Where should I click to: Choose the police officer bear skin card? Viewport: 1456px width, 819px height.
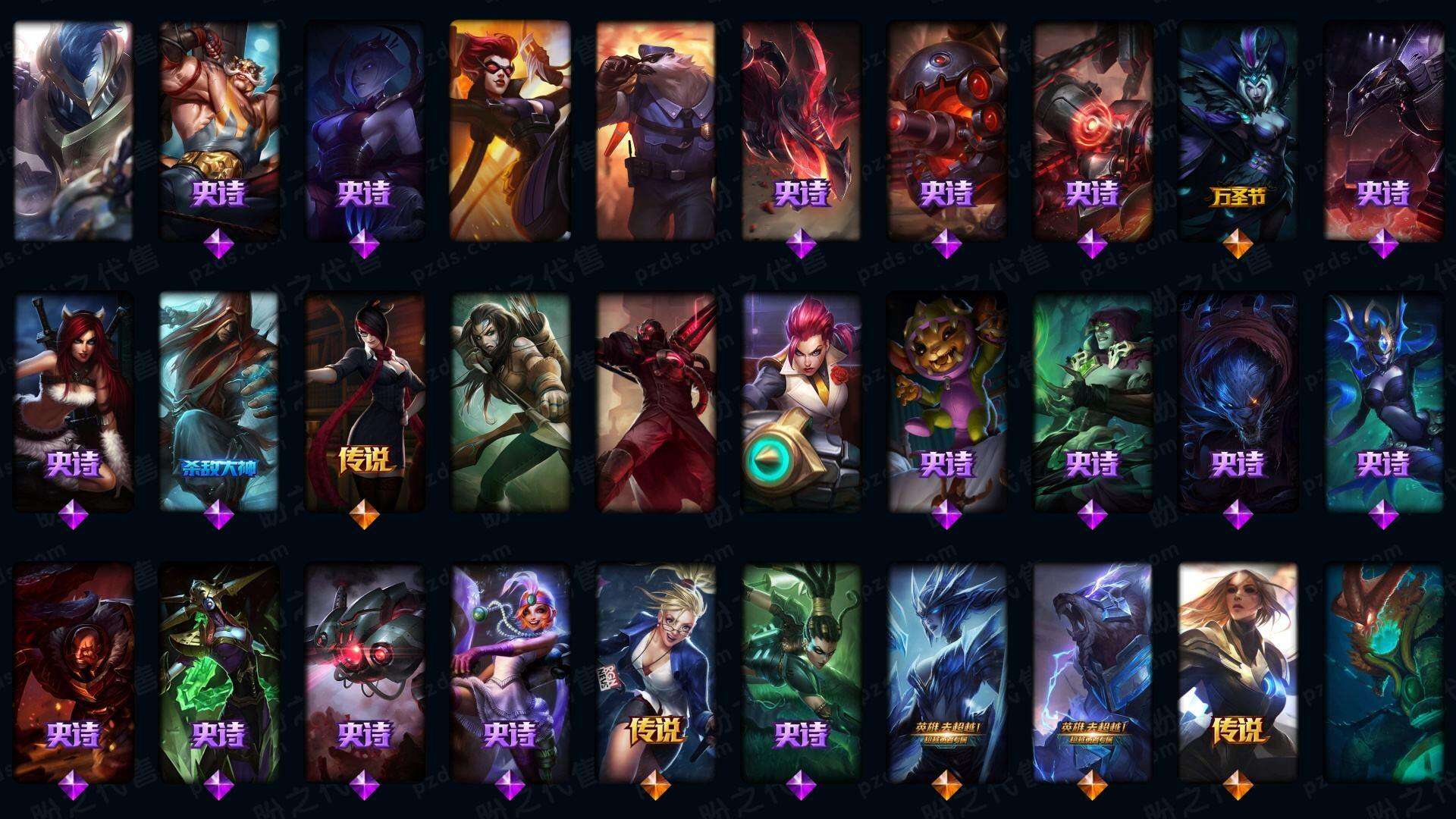(656, 130)
